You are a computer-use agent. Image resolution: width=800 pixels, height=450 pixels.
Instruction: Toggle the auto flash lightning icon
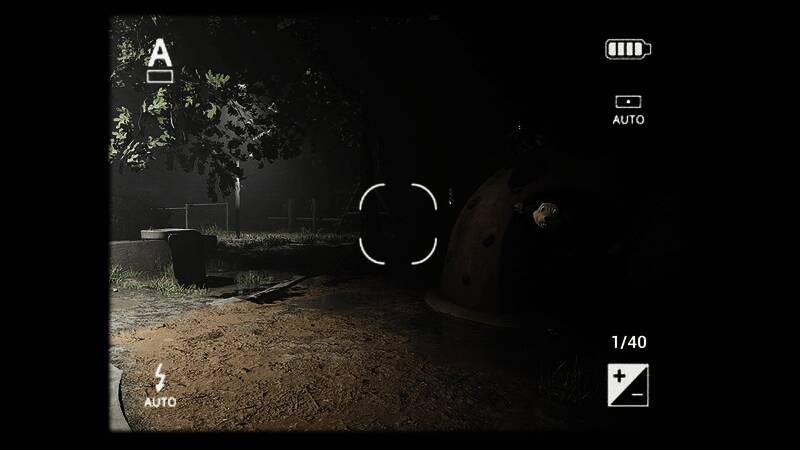(x=160, y=386)
